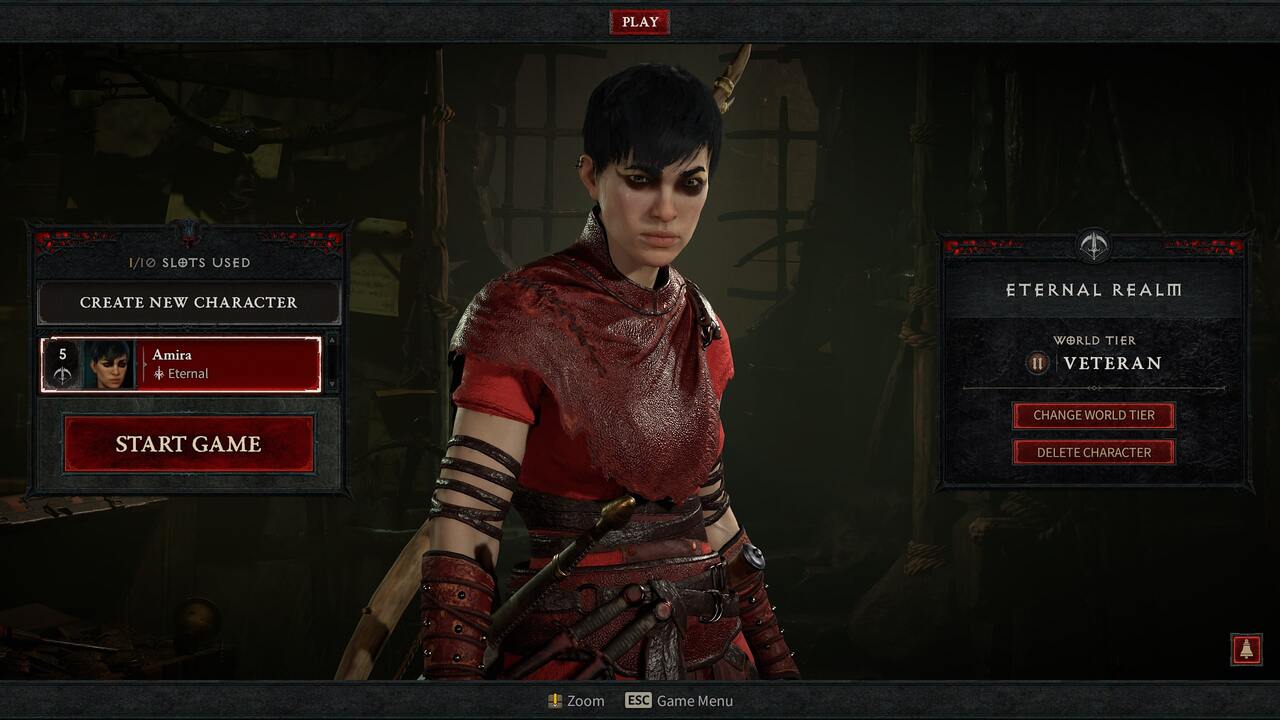Select the Amira character row
This screenshot has height=720, width=1280.
click(181, 364)
